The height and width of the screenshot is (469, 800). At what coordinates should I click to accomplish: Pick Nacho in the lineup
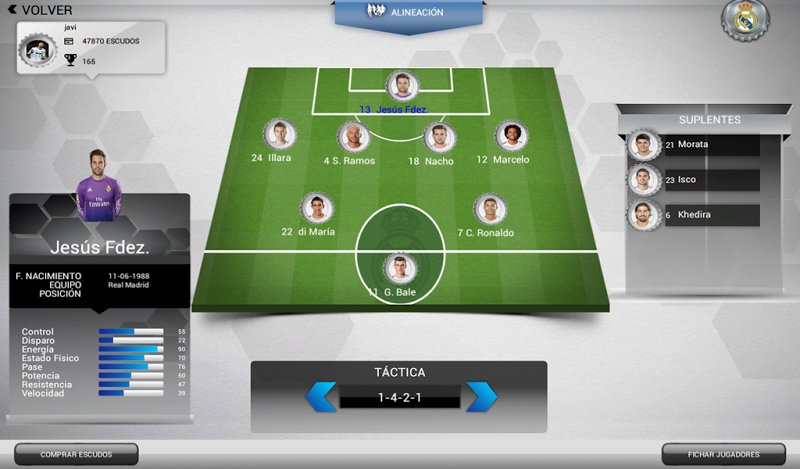[x=437, y=137]
